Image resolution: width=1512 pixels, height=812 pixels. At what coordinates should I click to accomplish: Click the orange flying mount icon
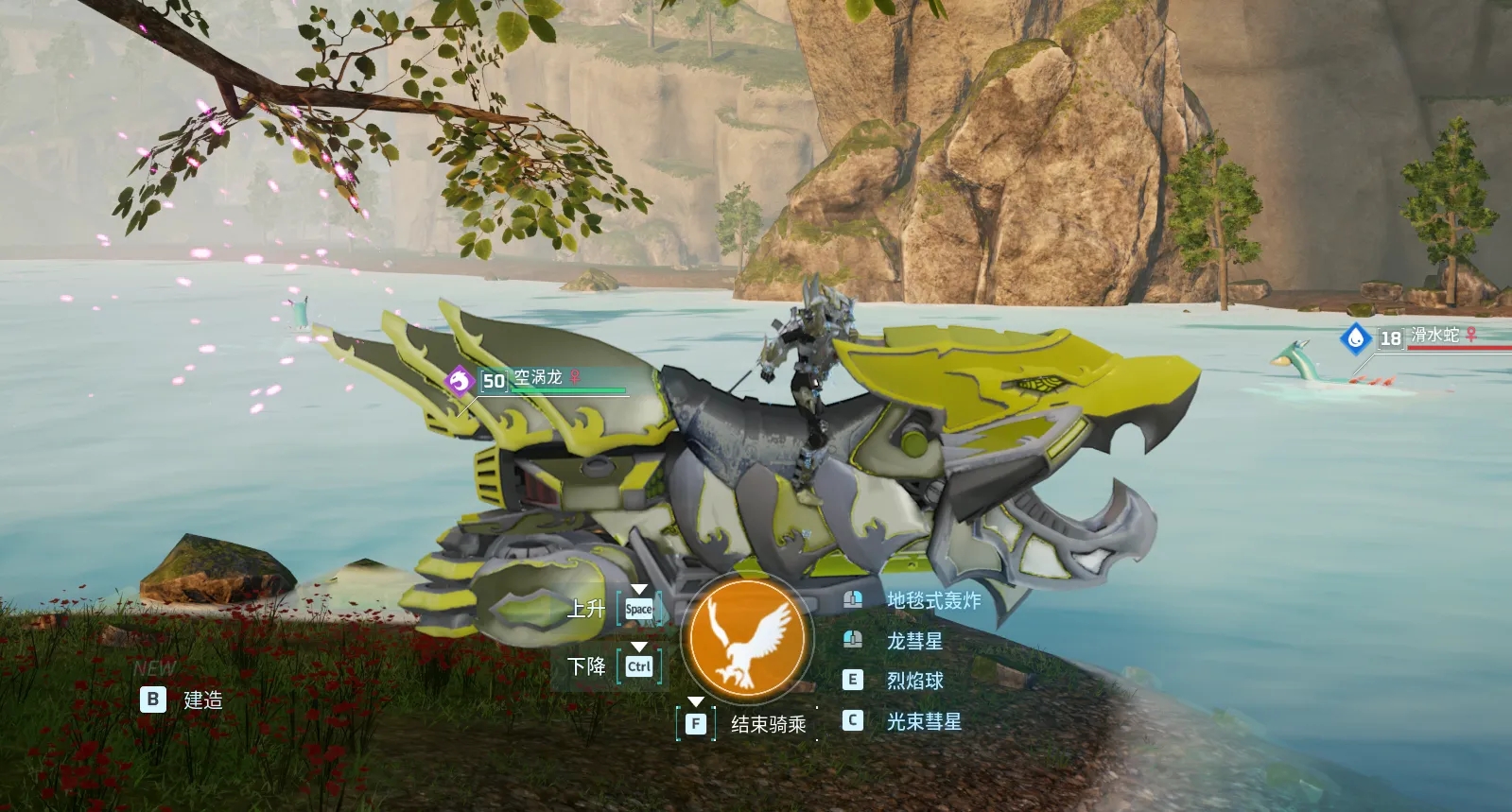click(747, 636)
